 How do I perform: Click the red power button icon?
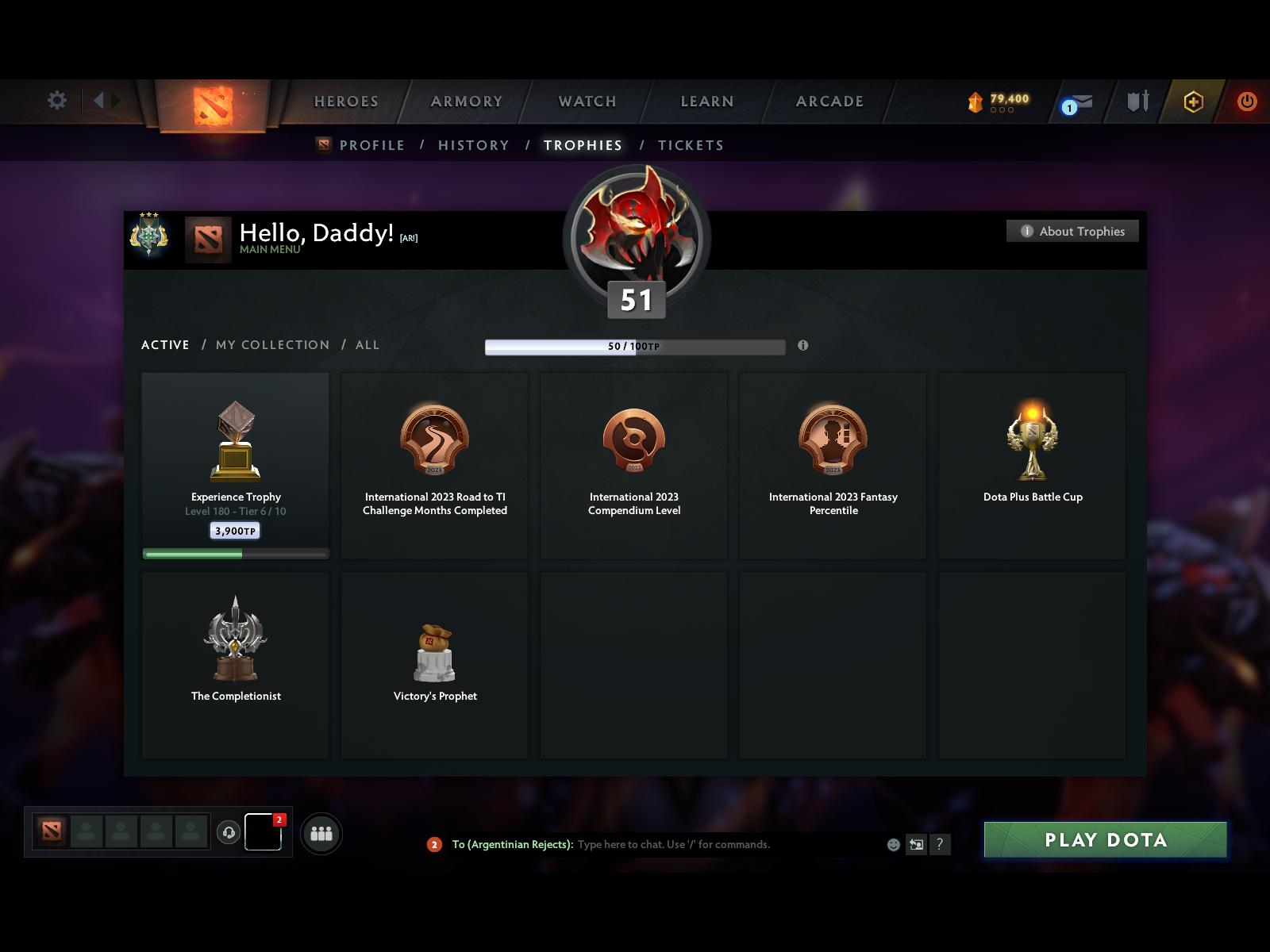[x=1246, y=101]
